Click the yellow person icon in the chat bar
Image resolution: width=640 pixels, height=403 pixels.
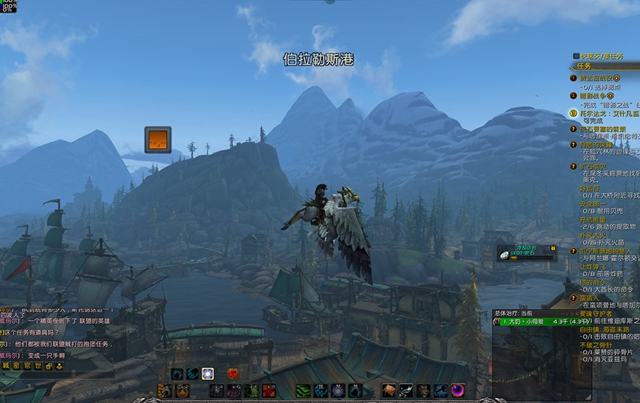pyautogui.click(x=57, y=366)
